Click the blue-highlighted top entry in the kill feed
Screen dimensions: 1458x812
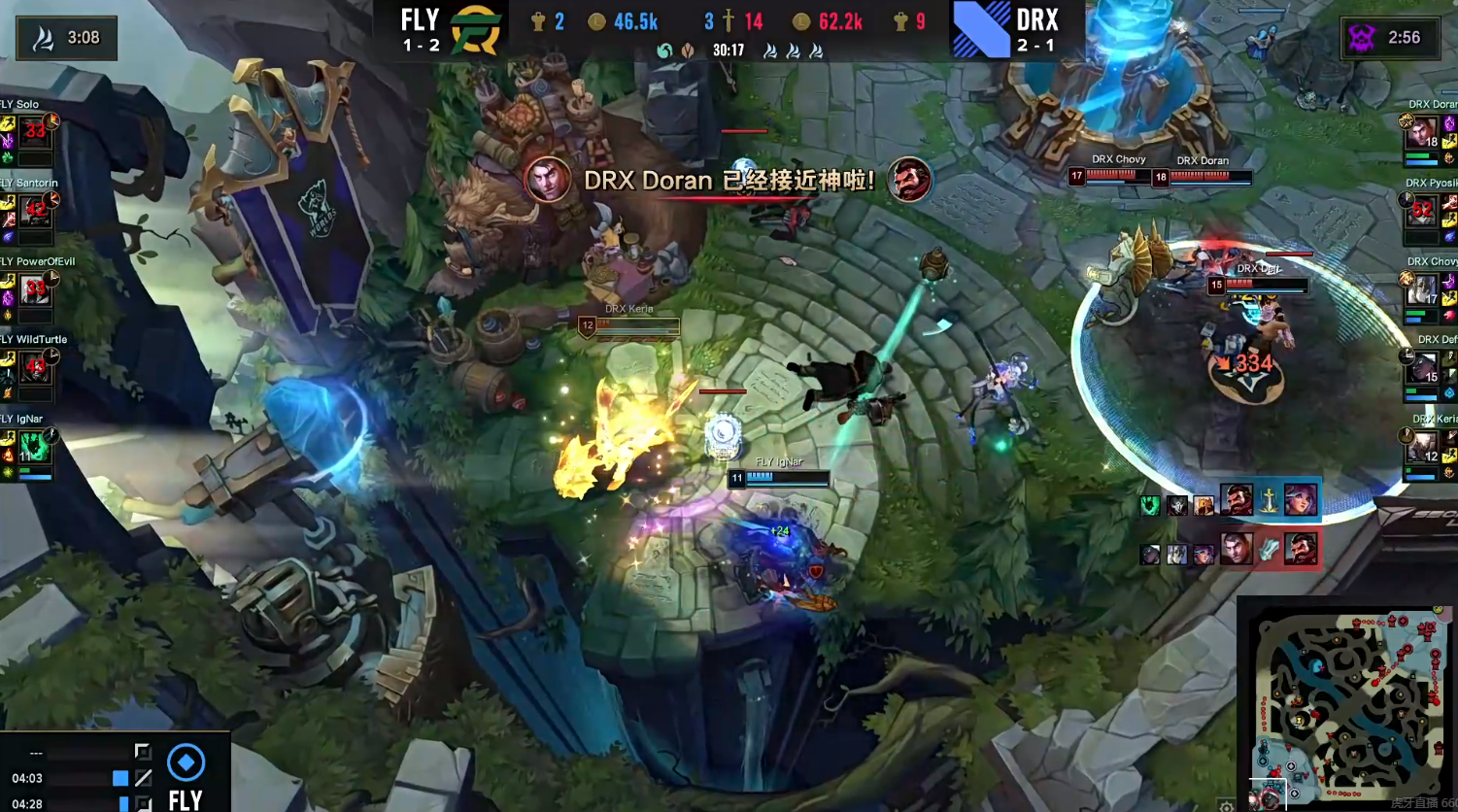[1230, 502]
